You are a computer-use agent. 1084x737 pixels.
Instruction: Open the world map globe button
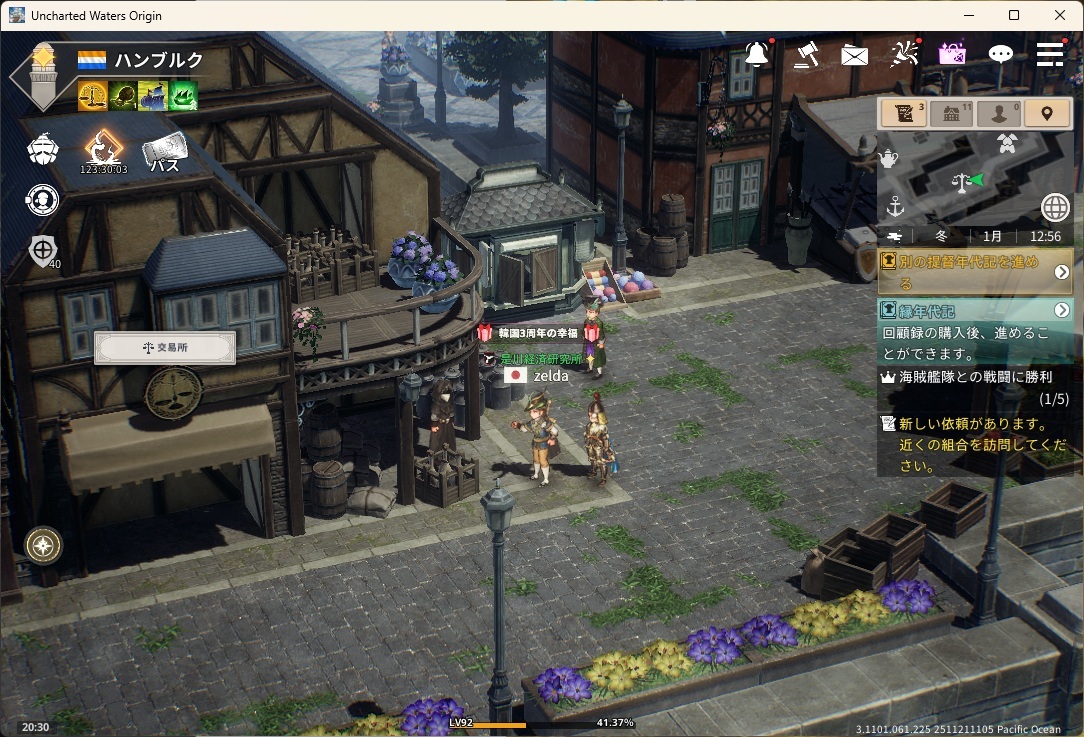1055,207
